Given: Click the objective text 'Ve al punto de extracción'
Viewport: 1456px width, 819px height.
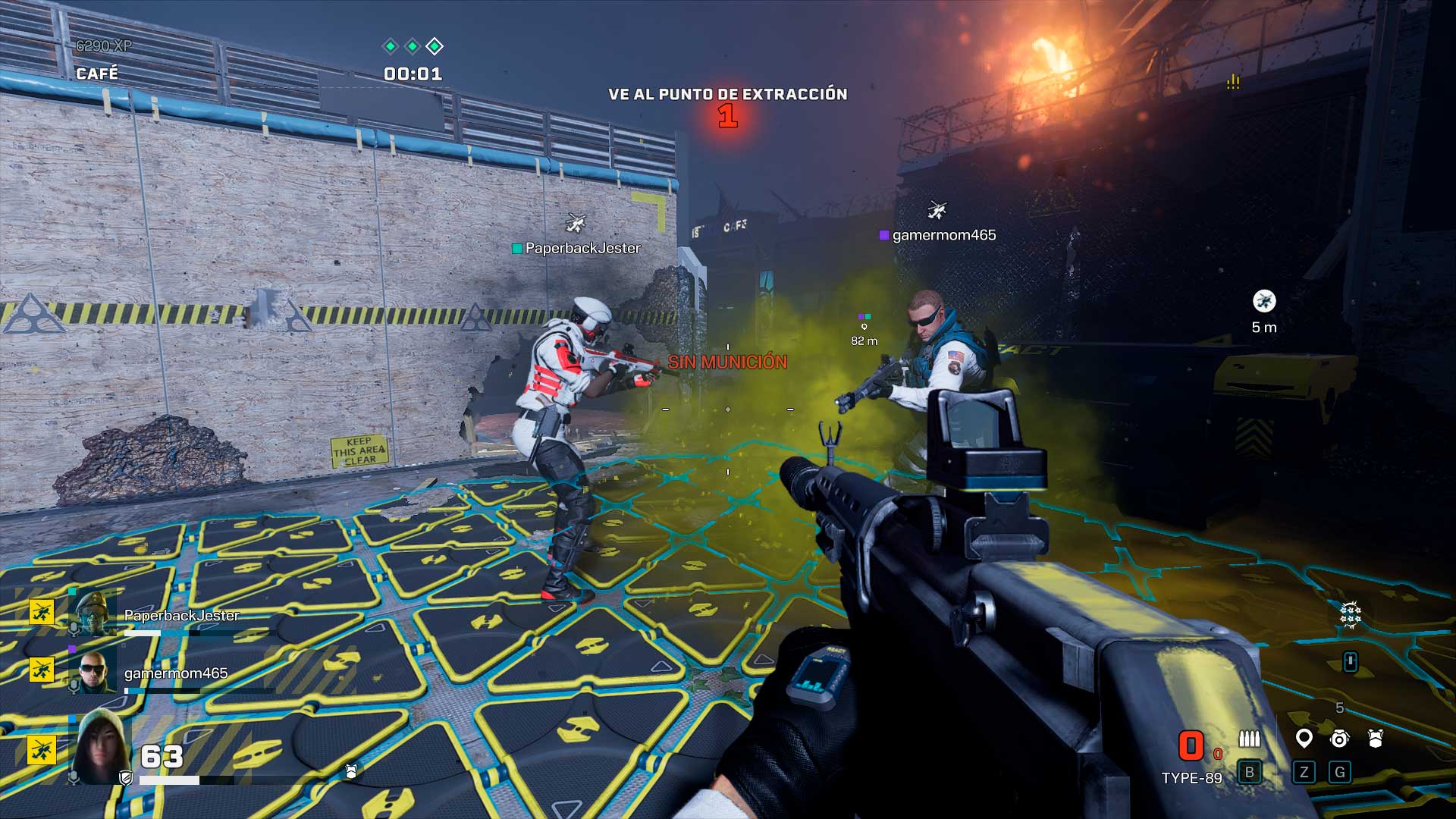Looking at the screenshot, I should (727, 94).
